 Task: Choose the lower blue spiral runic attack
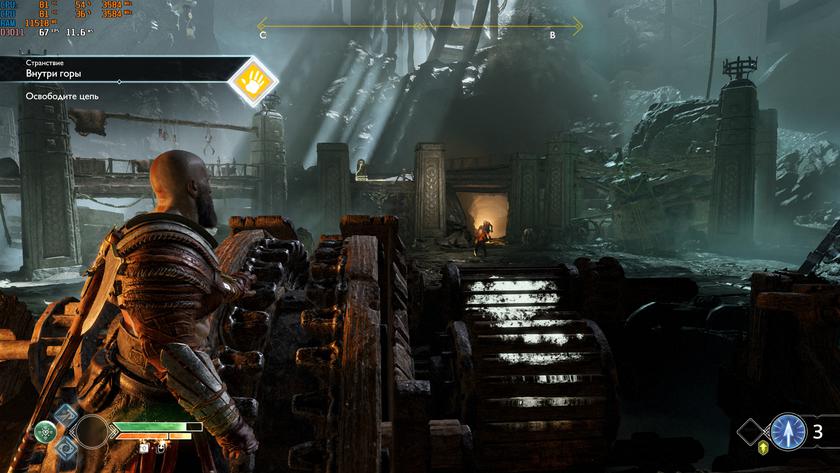coord(65,449)
